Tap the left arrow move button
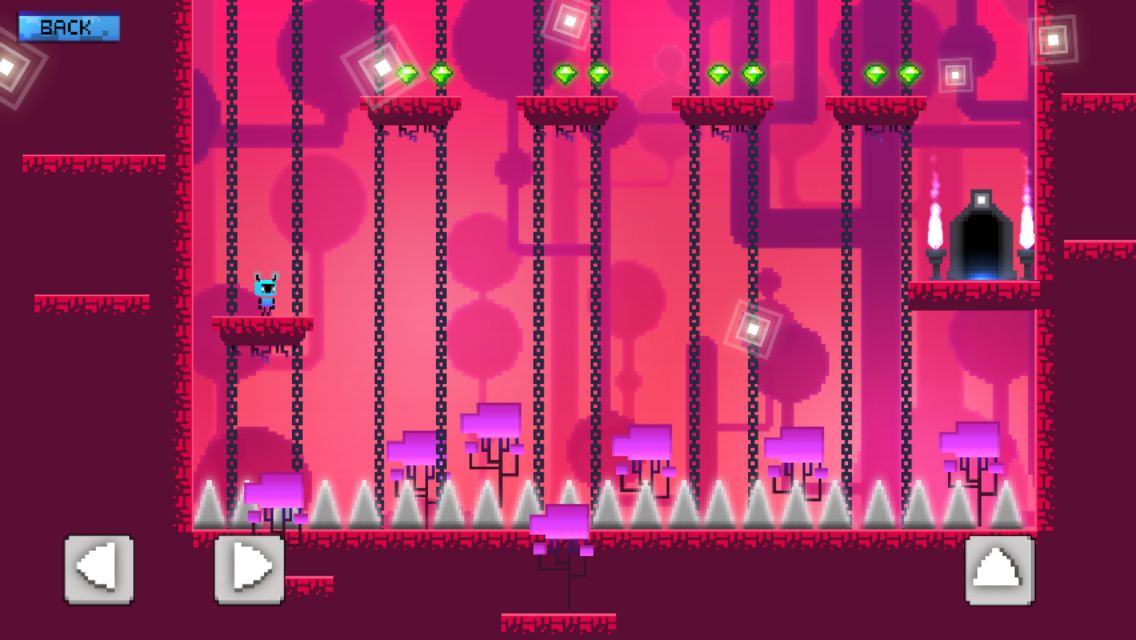This screenshot has height=640, width=1136. point(99,569)
